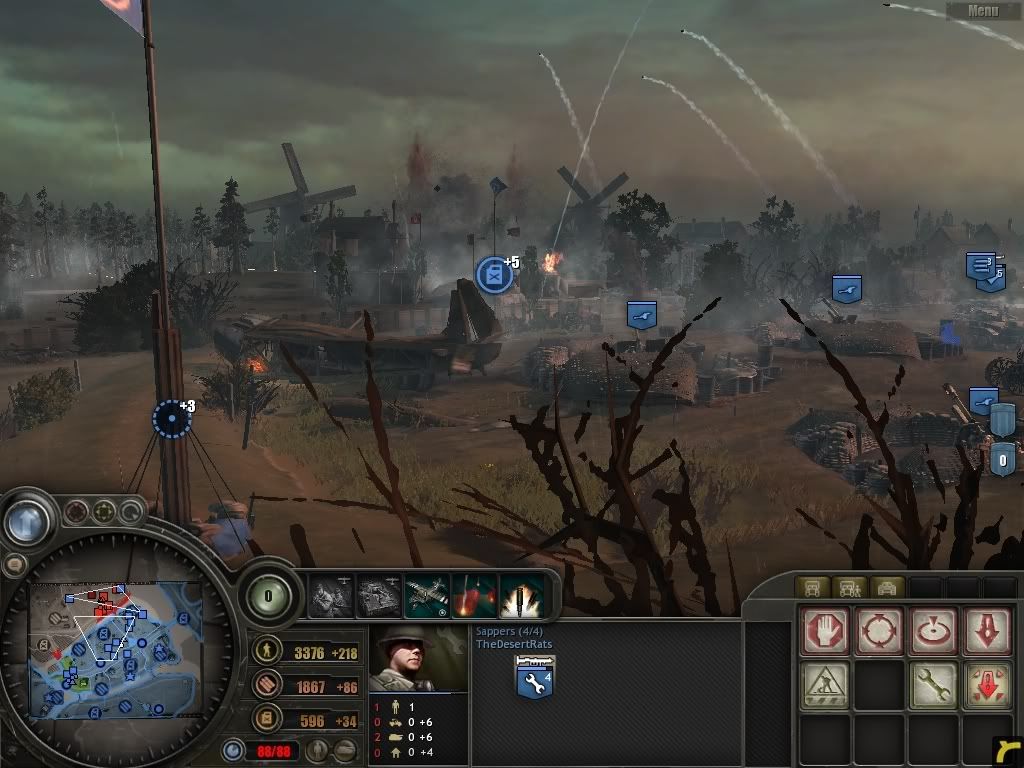Image resolution: width=1024 pixels, height=768 pixels.
Task: Activate the circular arrows command icon
Action: (879, 632)
